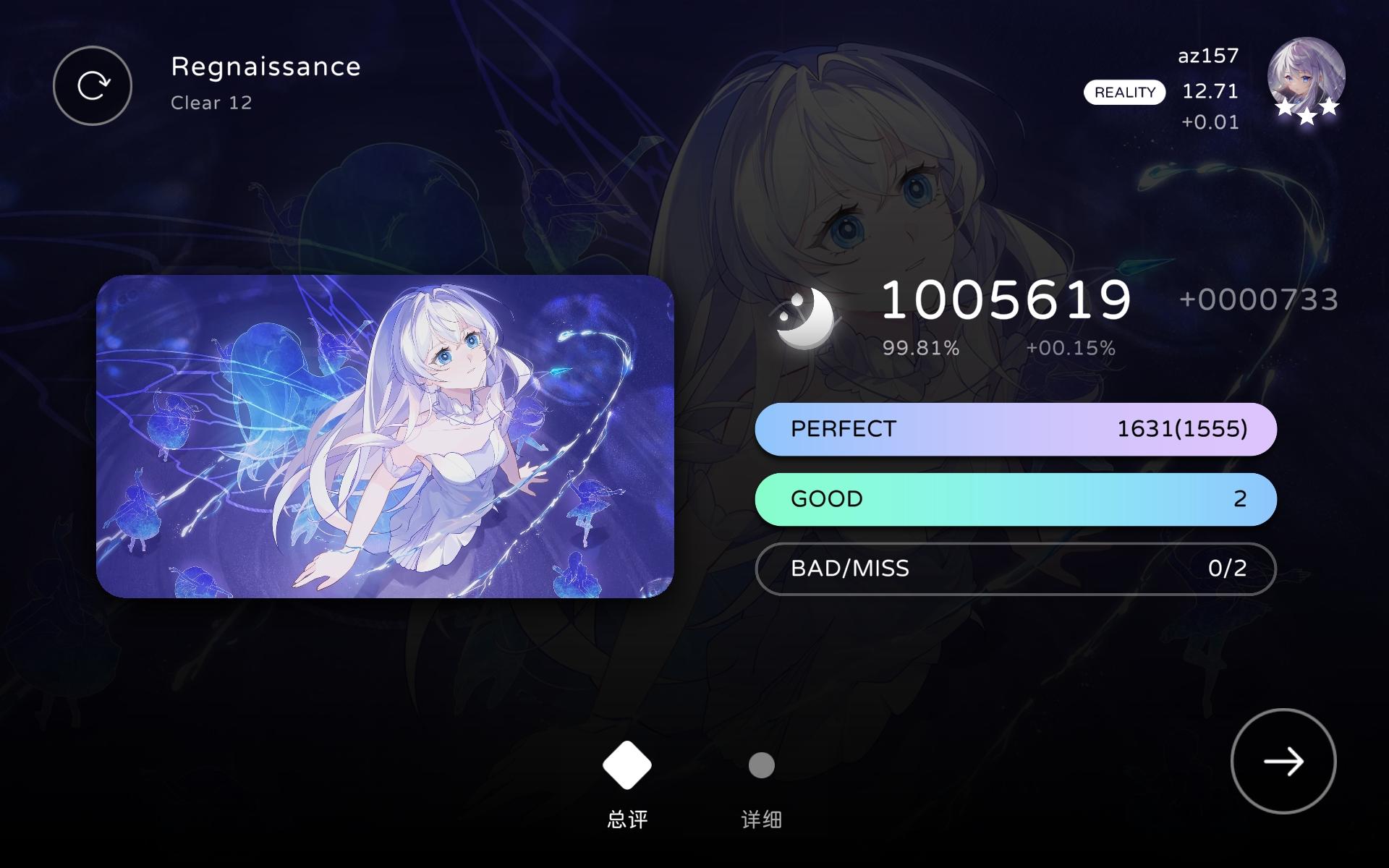Click the retry/replay icon top left
This screenshot has width=1389, height=868.
[92, 85]
